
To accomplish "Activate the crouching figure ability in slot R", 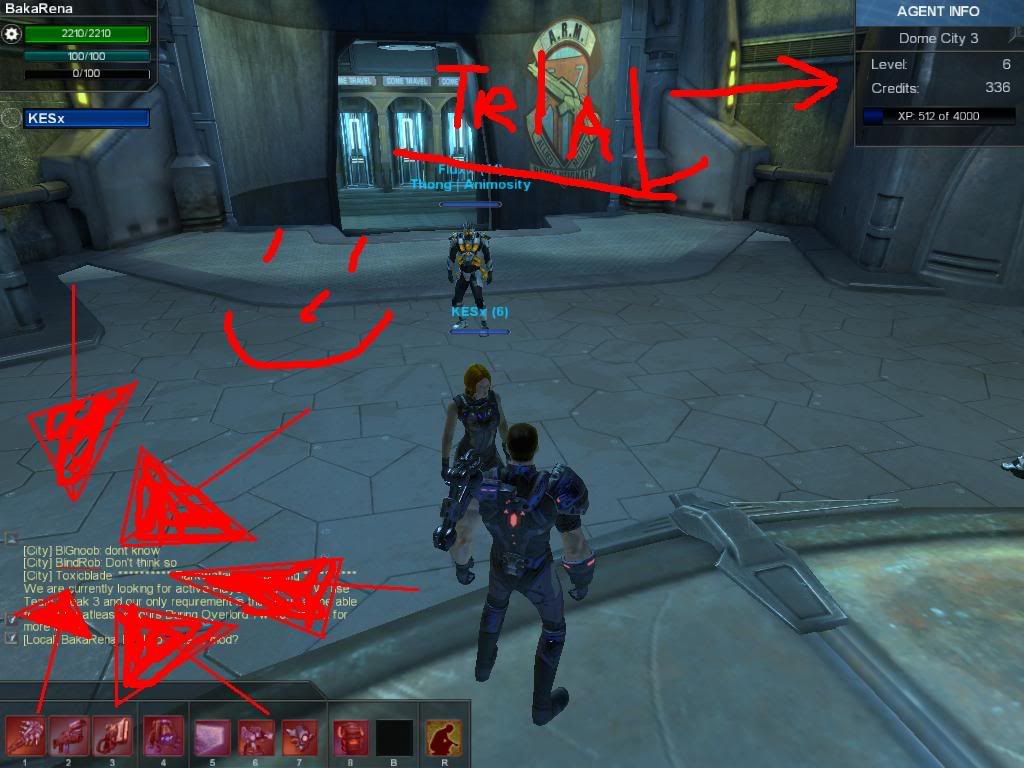I will coord(442,736).
